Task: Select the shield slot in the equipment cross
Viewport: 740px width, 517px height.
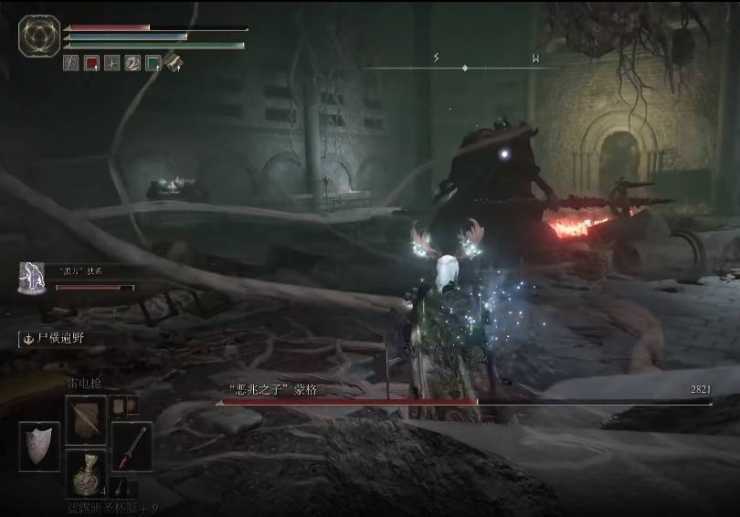Action: point(39,446)
